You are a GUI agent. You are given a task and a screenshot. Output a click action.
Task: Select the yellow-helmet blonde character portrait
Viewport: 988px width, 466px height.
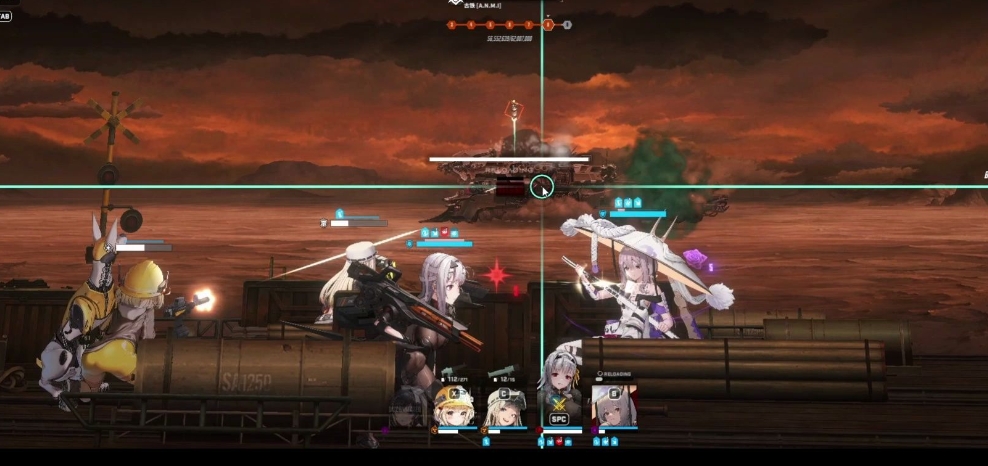tap(455, 407)
